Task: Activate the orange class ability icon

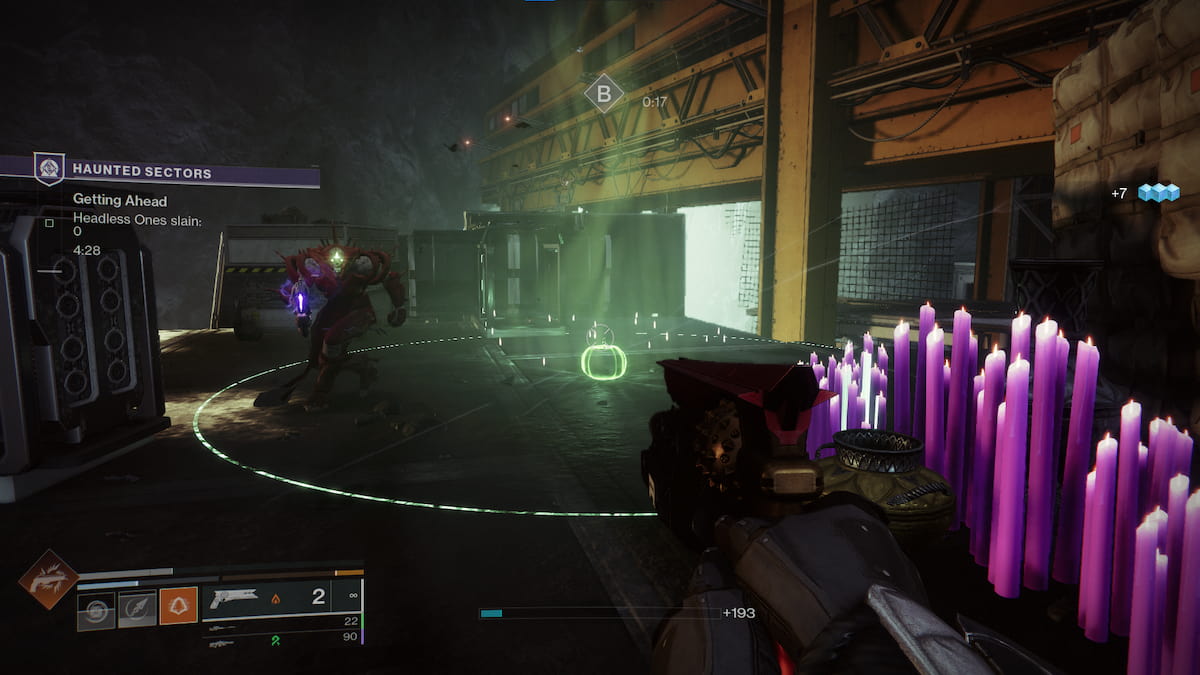Action: click(x=179, y=606)
